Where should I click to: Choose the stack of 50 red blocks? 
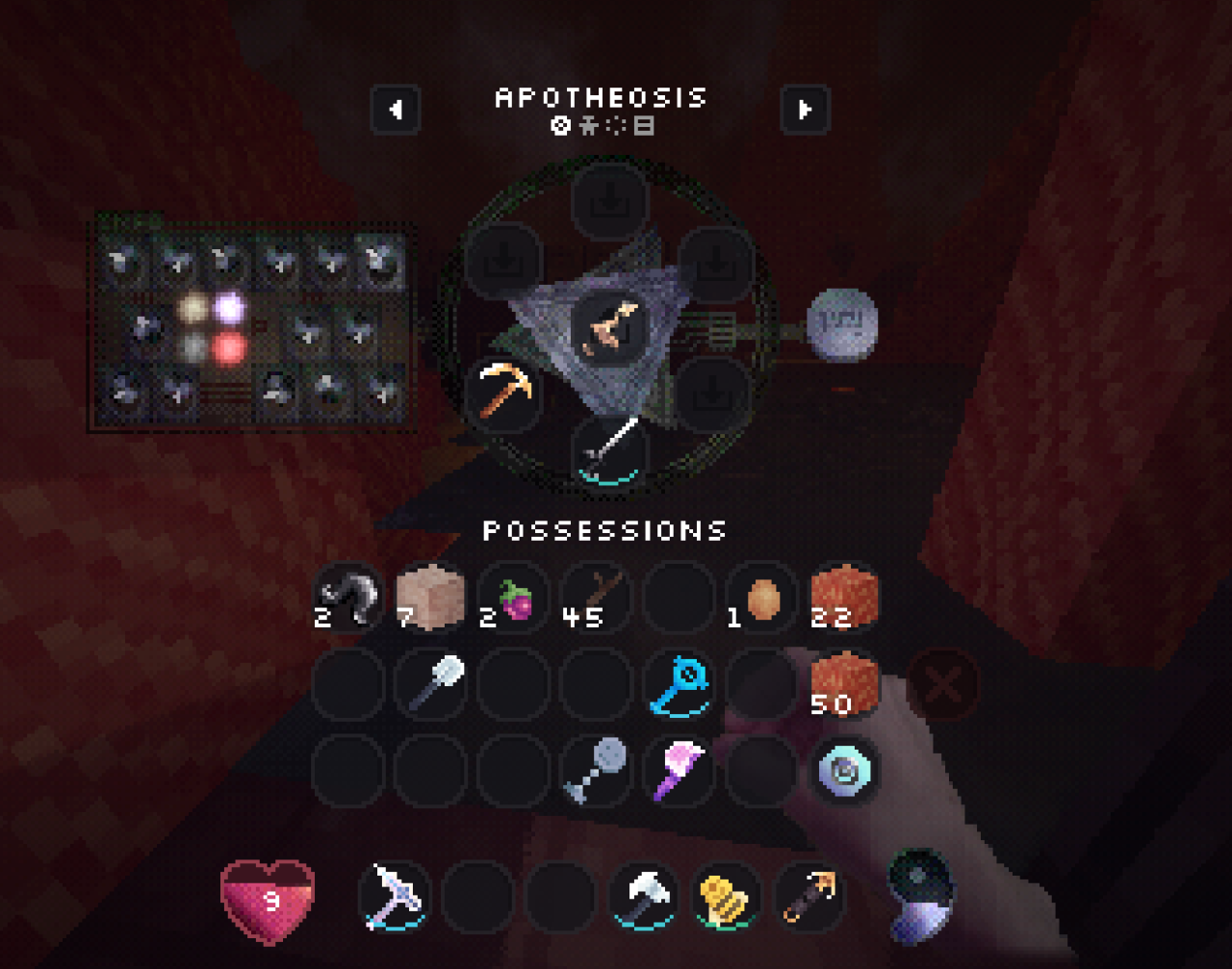coord(843,683)
